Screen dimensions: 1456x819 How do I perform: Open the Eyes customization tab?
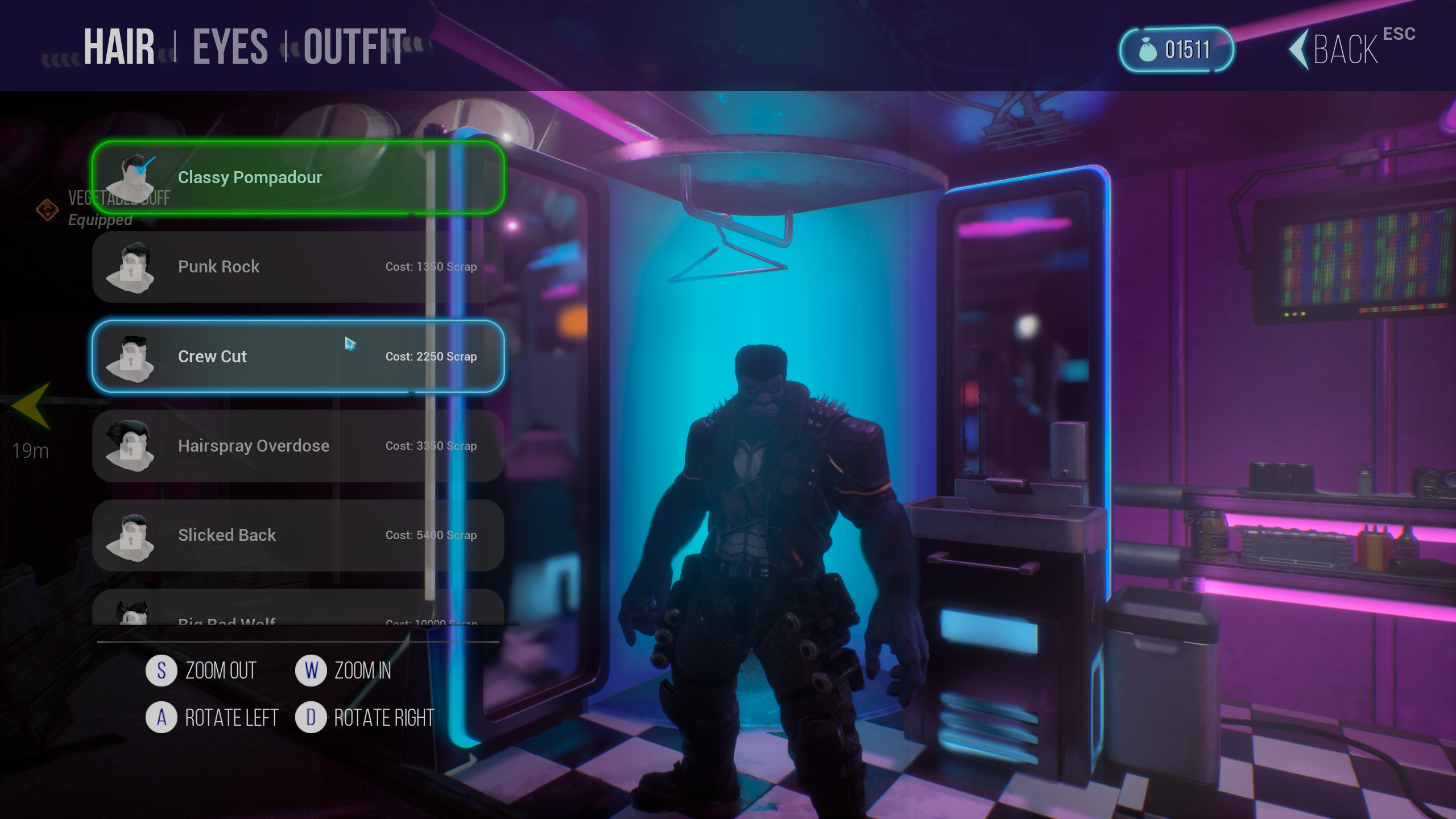[230, 47]
